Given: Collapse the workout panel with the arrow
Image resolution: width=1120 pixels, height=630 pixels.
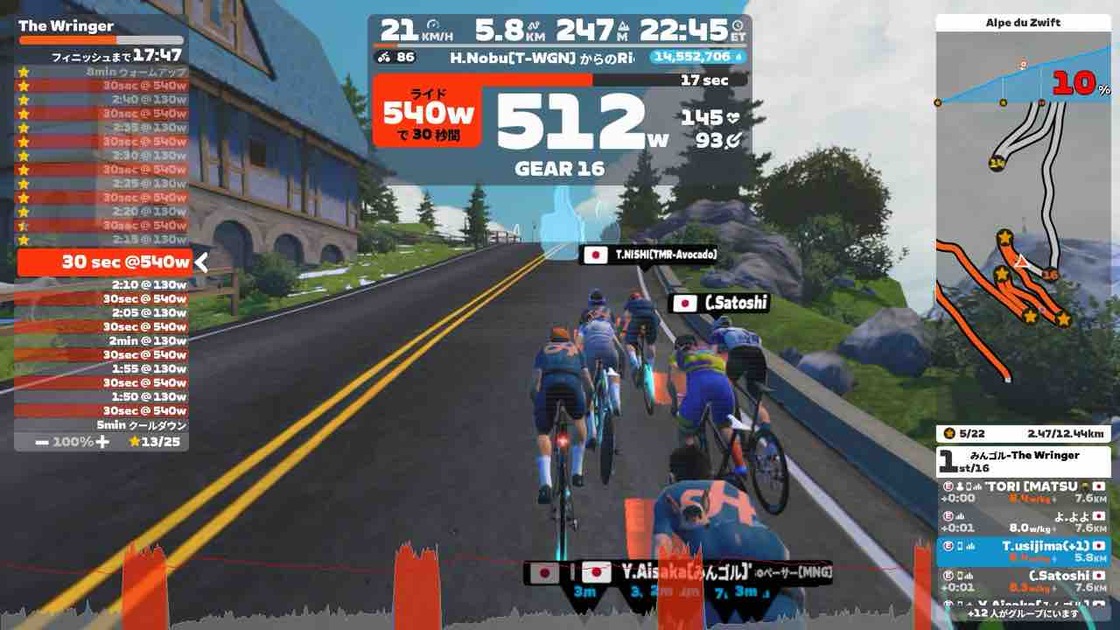Looking at the screenshot, I should pos(201,263).
